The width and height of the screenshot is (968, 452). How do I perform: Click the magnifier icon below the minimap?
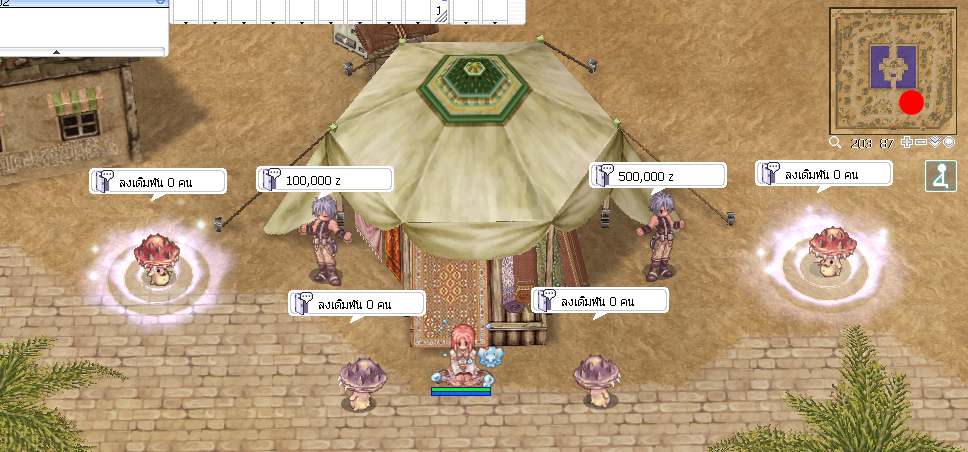tap(835, 142)
